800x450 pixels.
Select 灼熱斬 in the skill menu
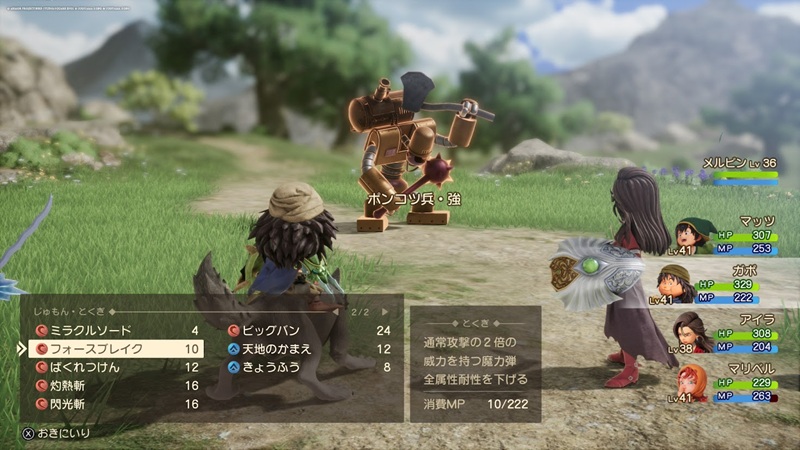(x=72, y=385)
